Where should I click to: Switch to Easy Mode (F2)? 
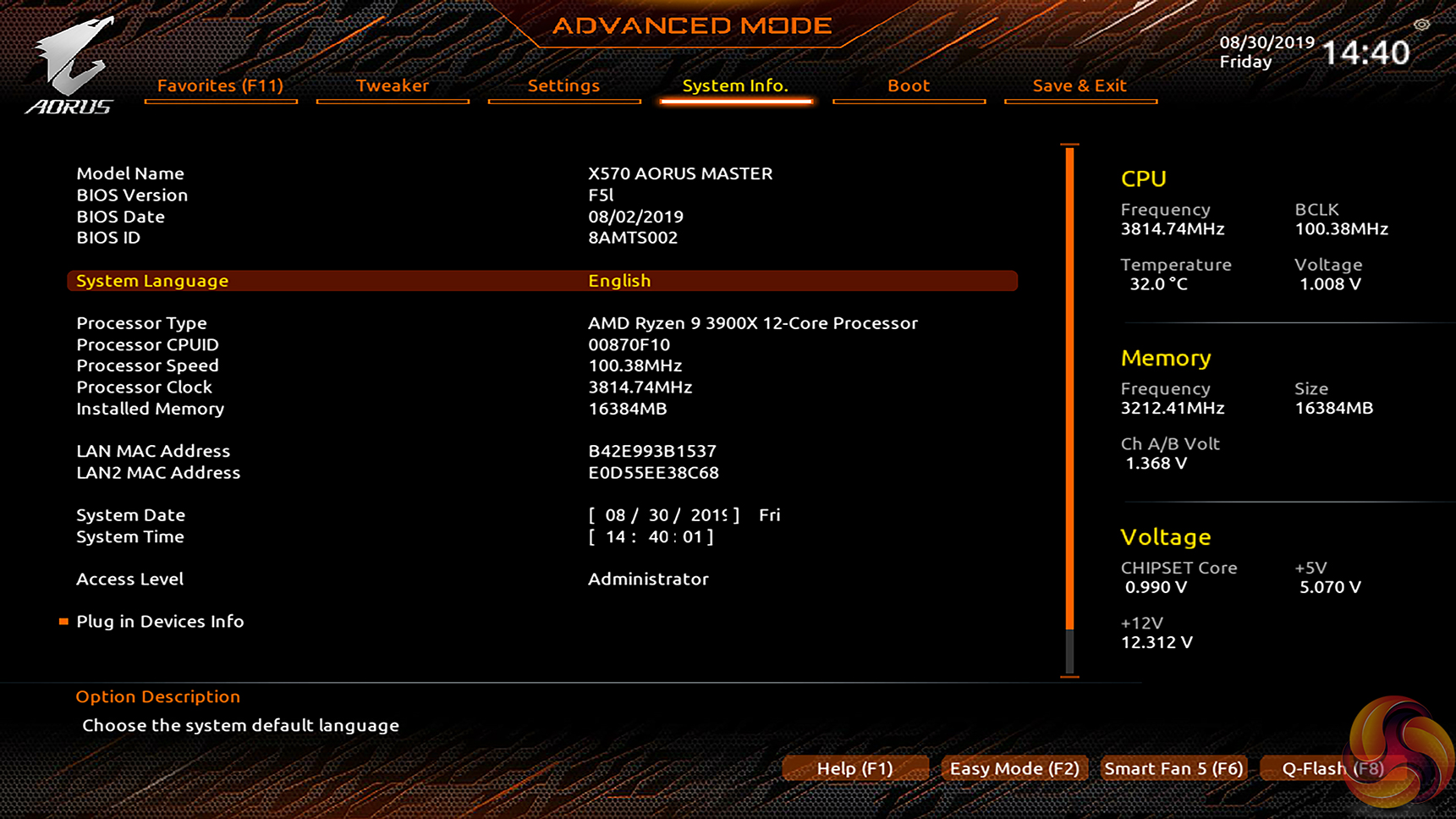point(1014,768)
